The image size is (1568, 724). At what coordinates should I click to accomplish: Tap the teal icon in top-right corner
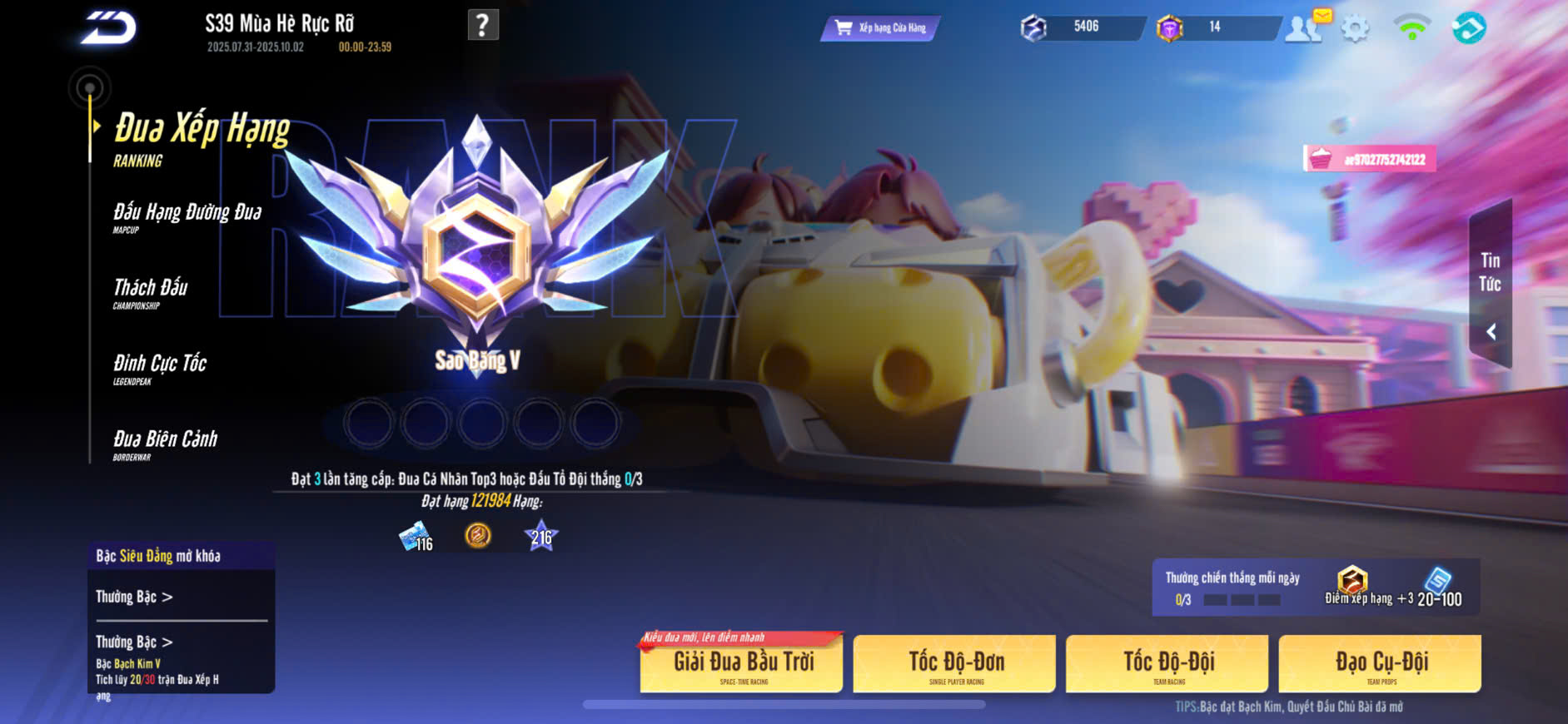(x=1468, y=28)
